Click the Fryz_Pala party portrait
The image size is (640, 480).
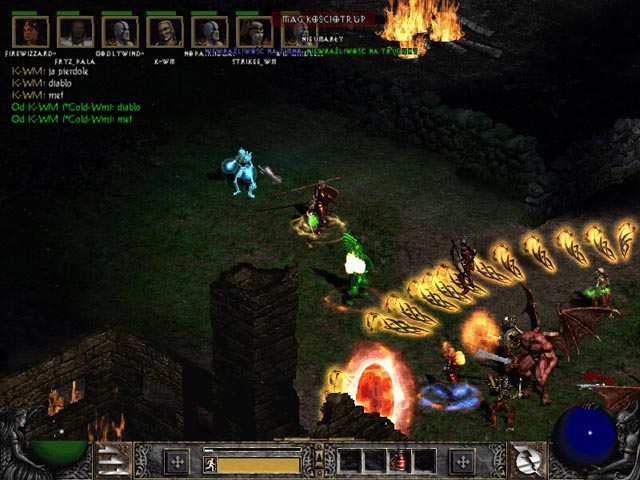75,32
